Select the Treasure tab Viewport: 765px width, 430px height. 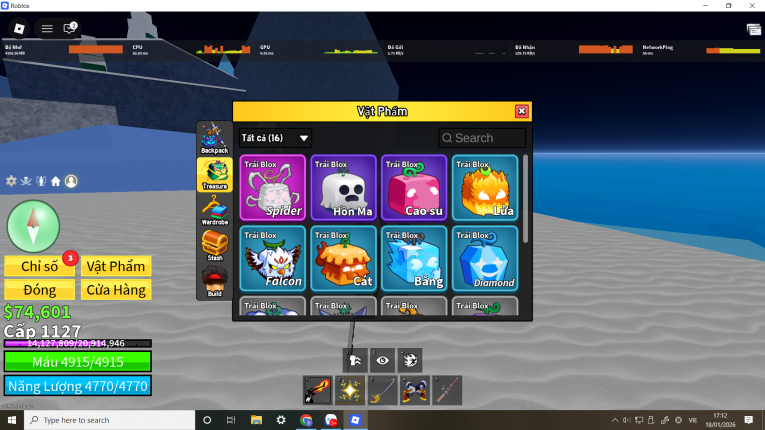point(214,174)
